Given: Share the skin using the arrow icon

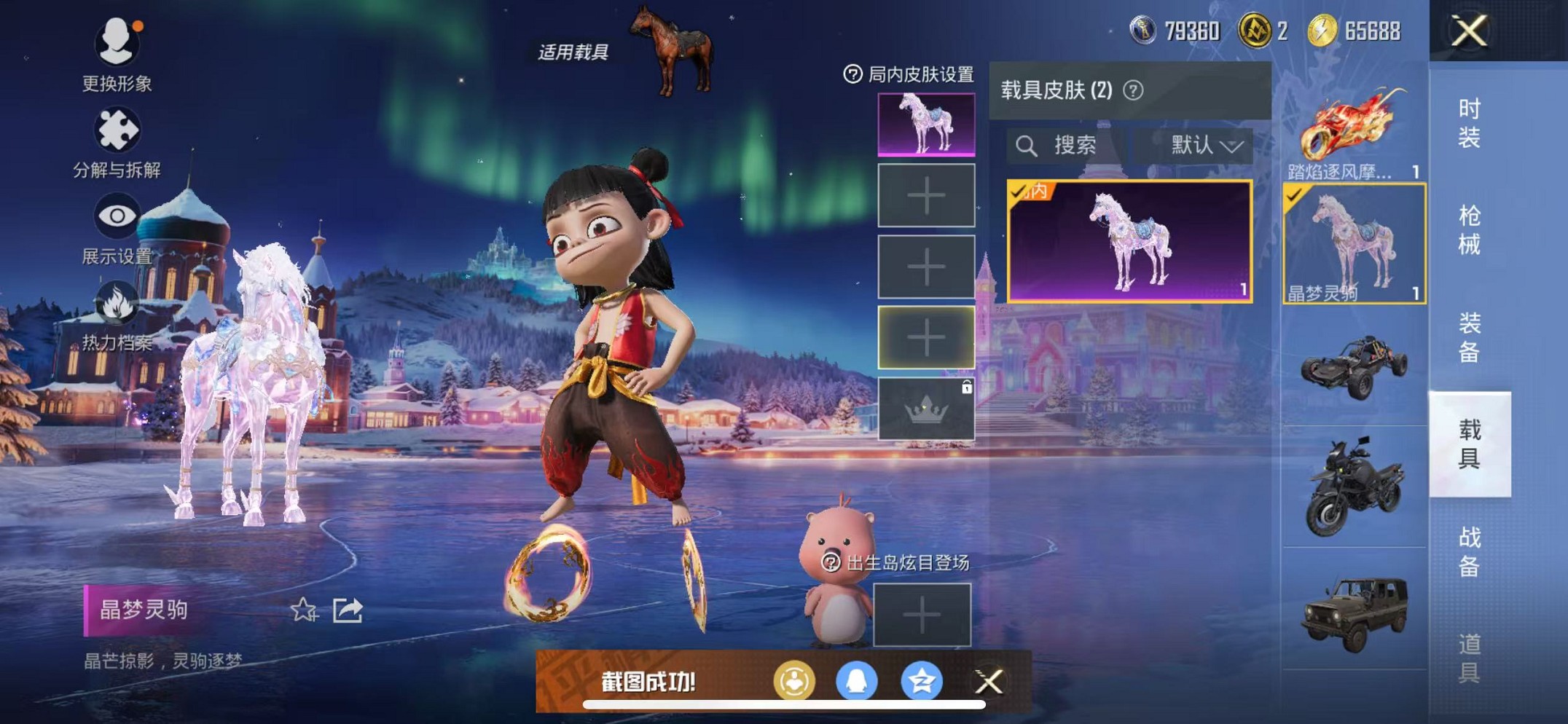Looking at the screenshot, I should tap(348, 610).
